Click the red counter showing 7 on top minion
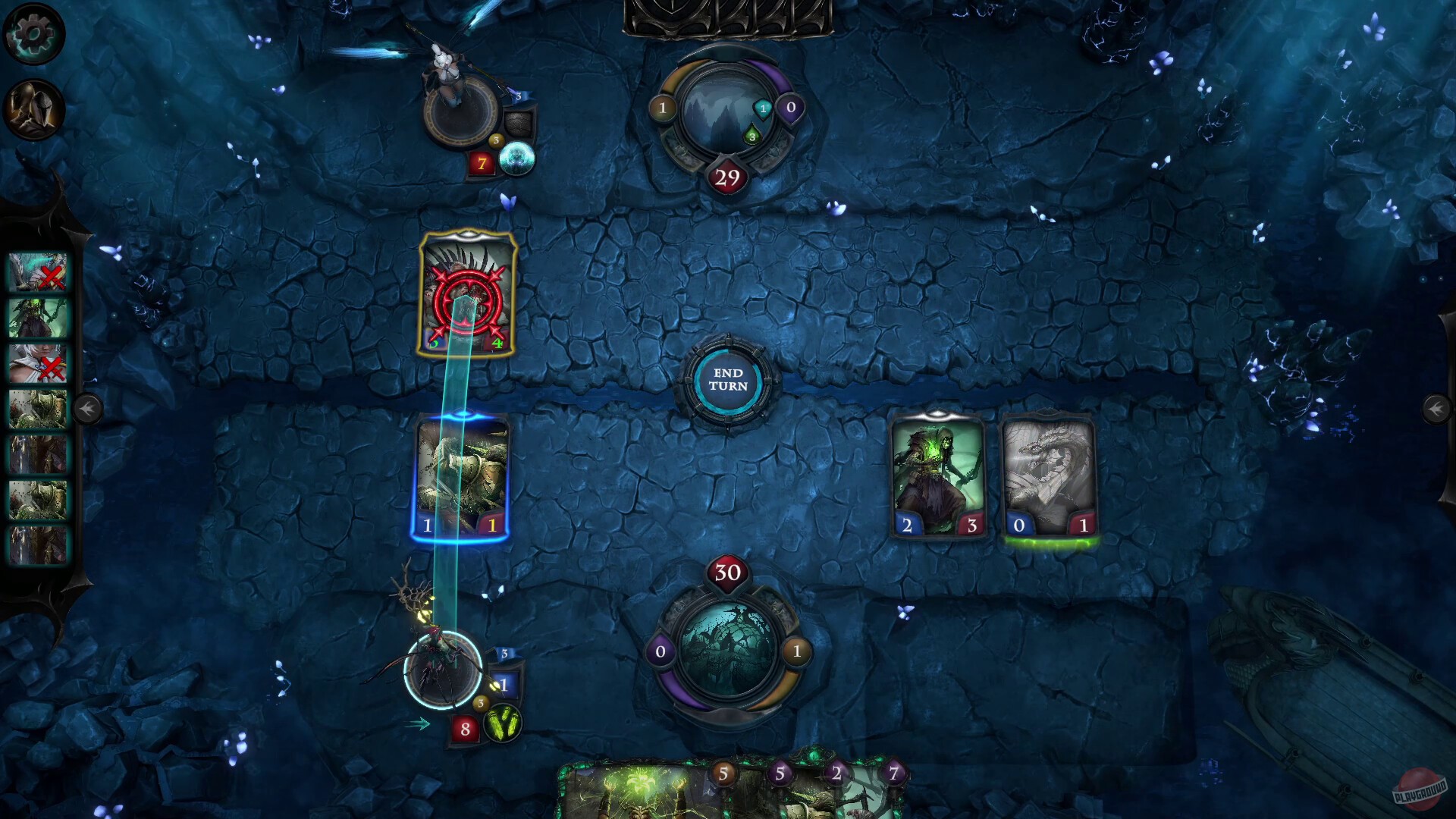This screenshot has width=1456, height=819. (x=481, y=162)
